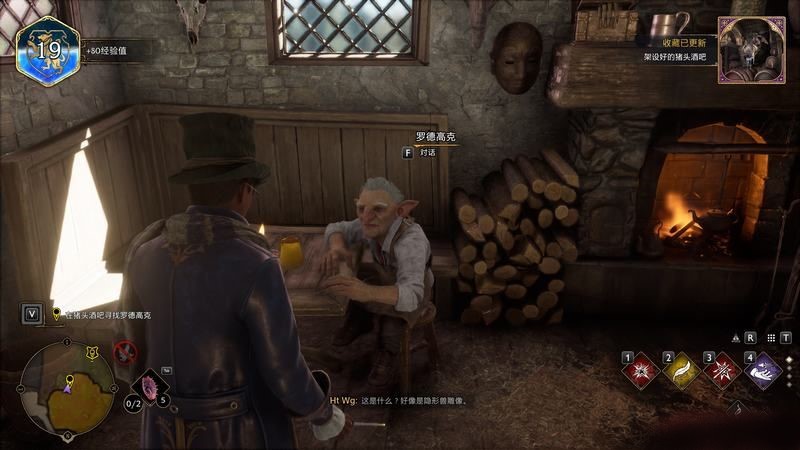This screenshot has width=800, height=450.
Task: Click the crossed-out wand status icon
Action: pyautogui.click(x=124, y=351)
